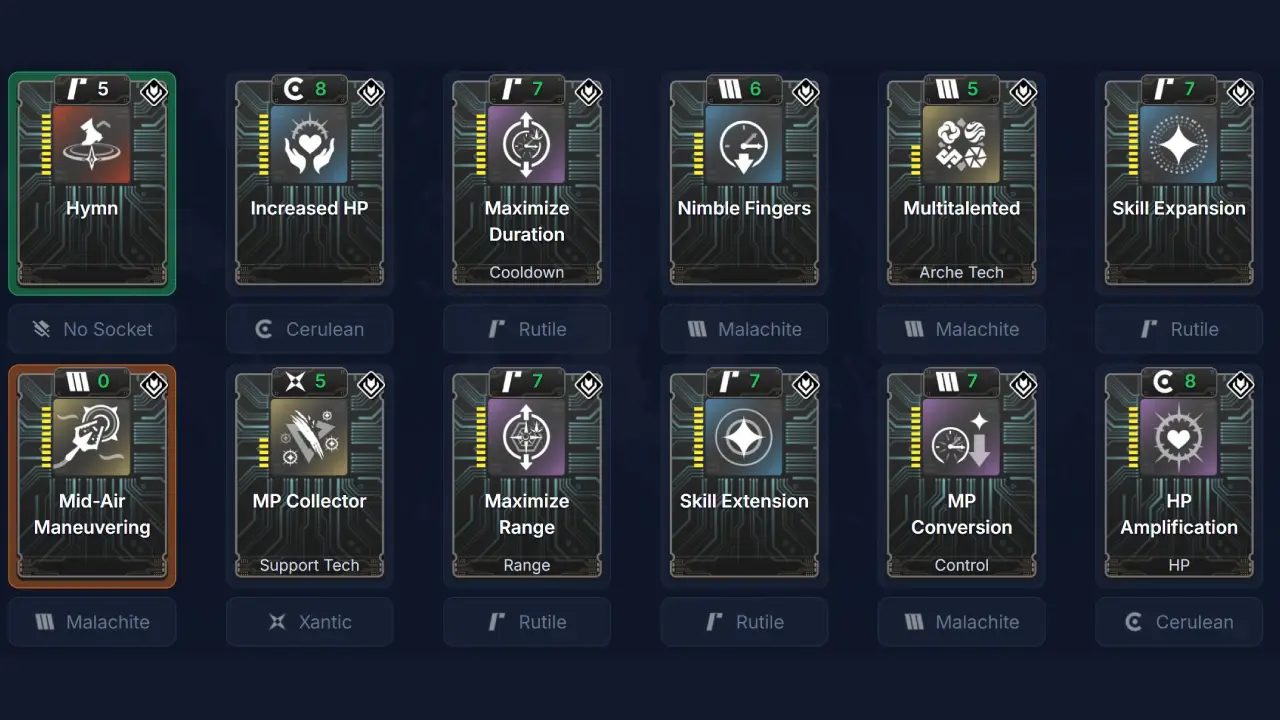Click the Rutile button under Maximize Duration
This screenshot has height=720, width=1280.
tap(527, 329)
